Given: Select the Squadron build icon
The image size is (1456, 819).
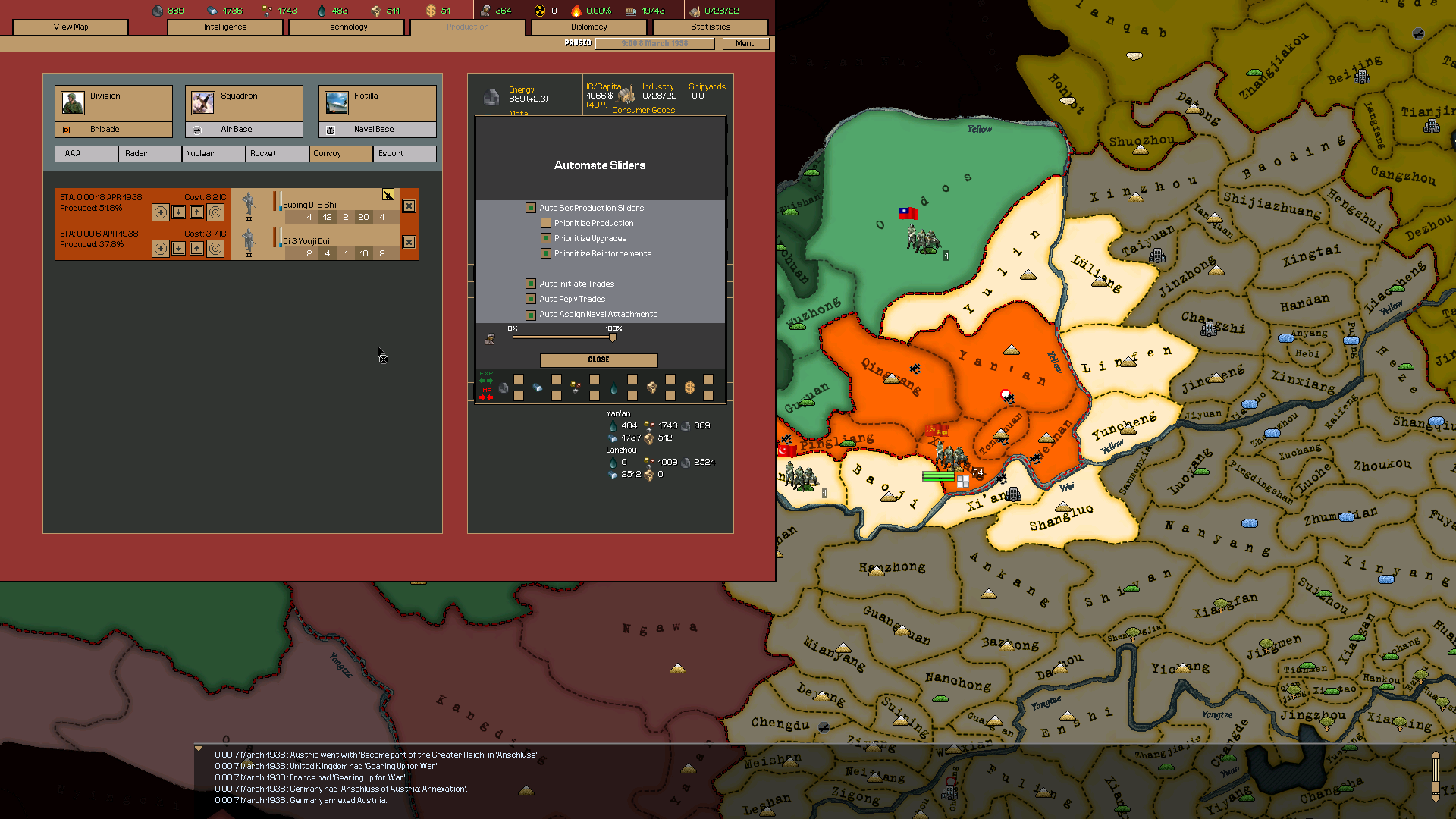Looking at the screenshot, I should pyautogui.click(x=202, y=102).
